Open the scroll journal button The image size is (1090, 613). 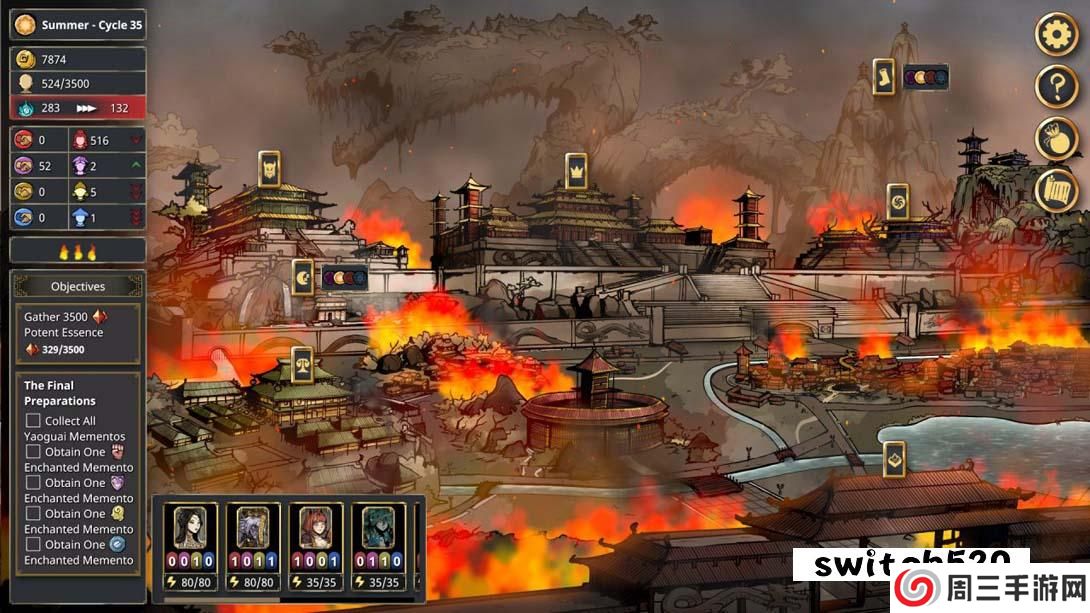(x=1055, y=190)
